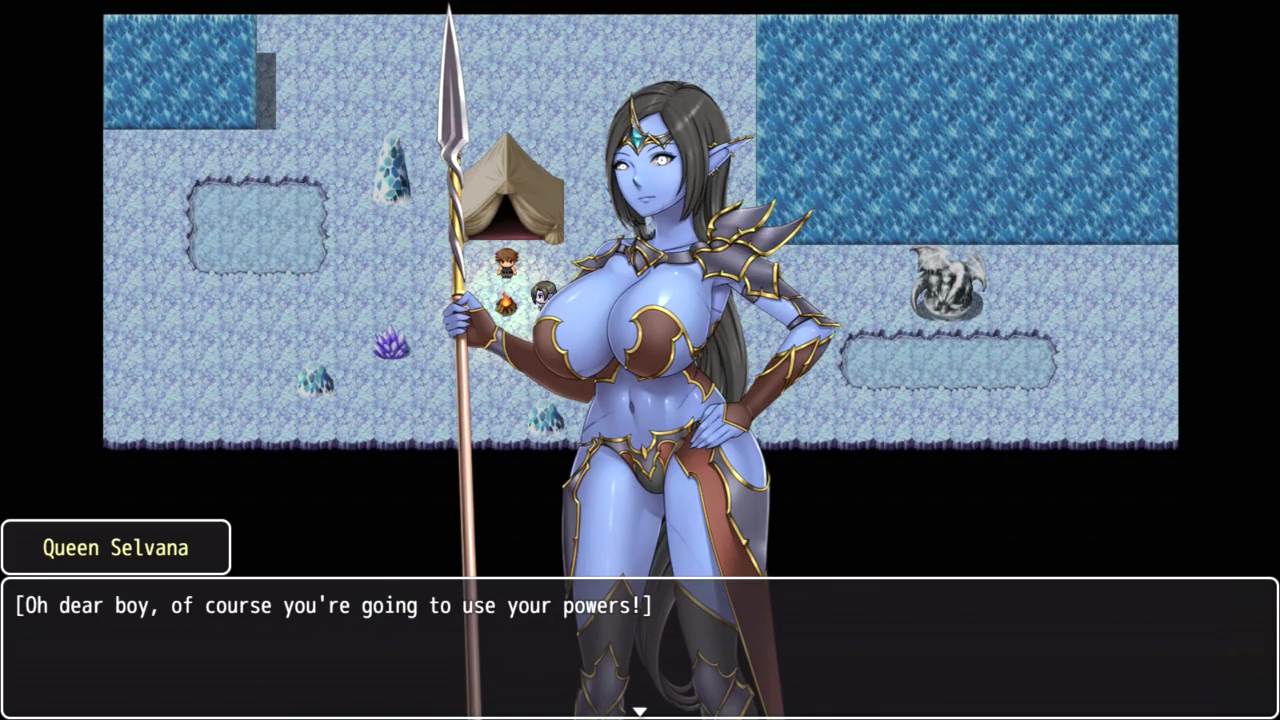Advance dialogue via the white continue arrow
The width and height of the screenshot is (1280, 720).
(639, 711)
